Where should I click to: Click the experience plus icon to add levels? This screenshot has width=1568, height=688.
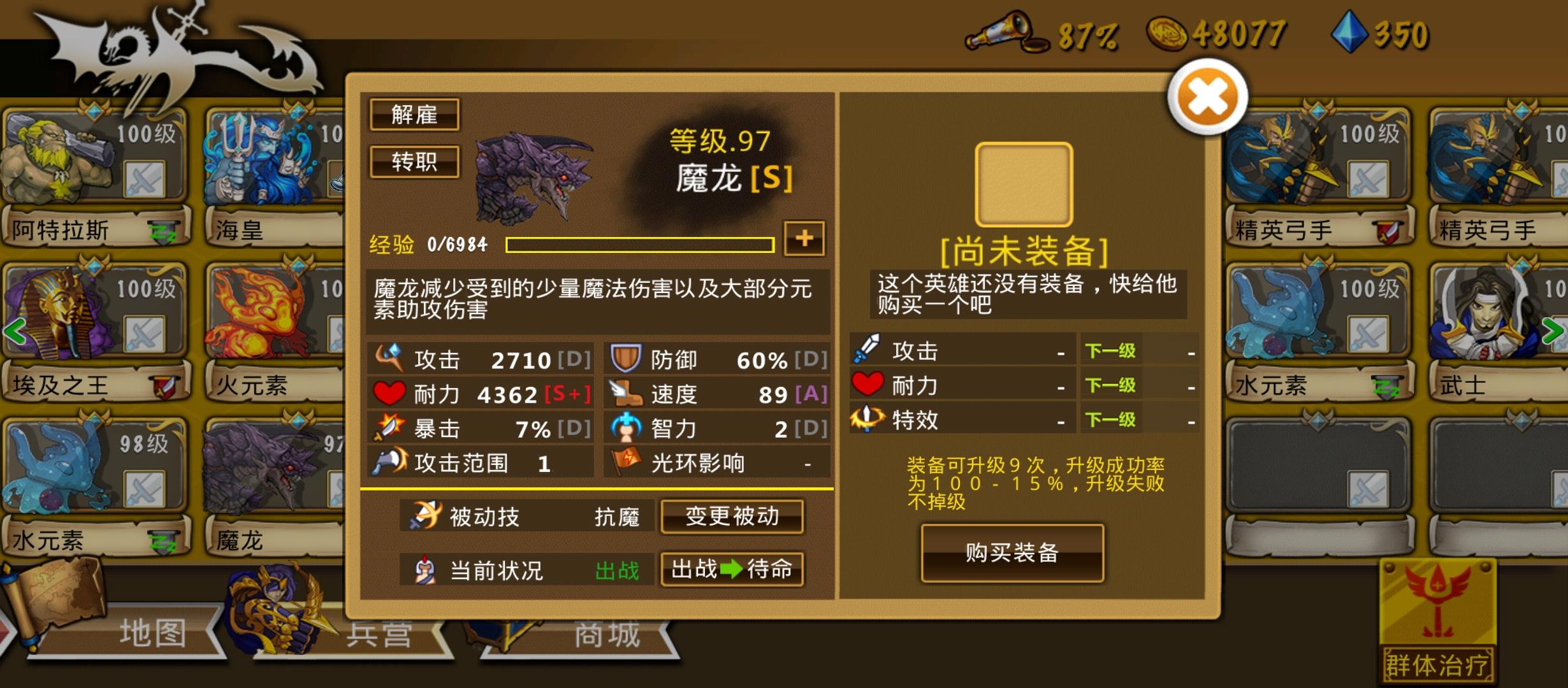(804, 240)
